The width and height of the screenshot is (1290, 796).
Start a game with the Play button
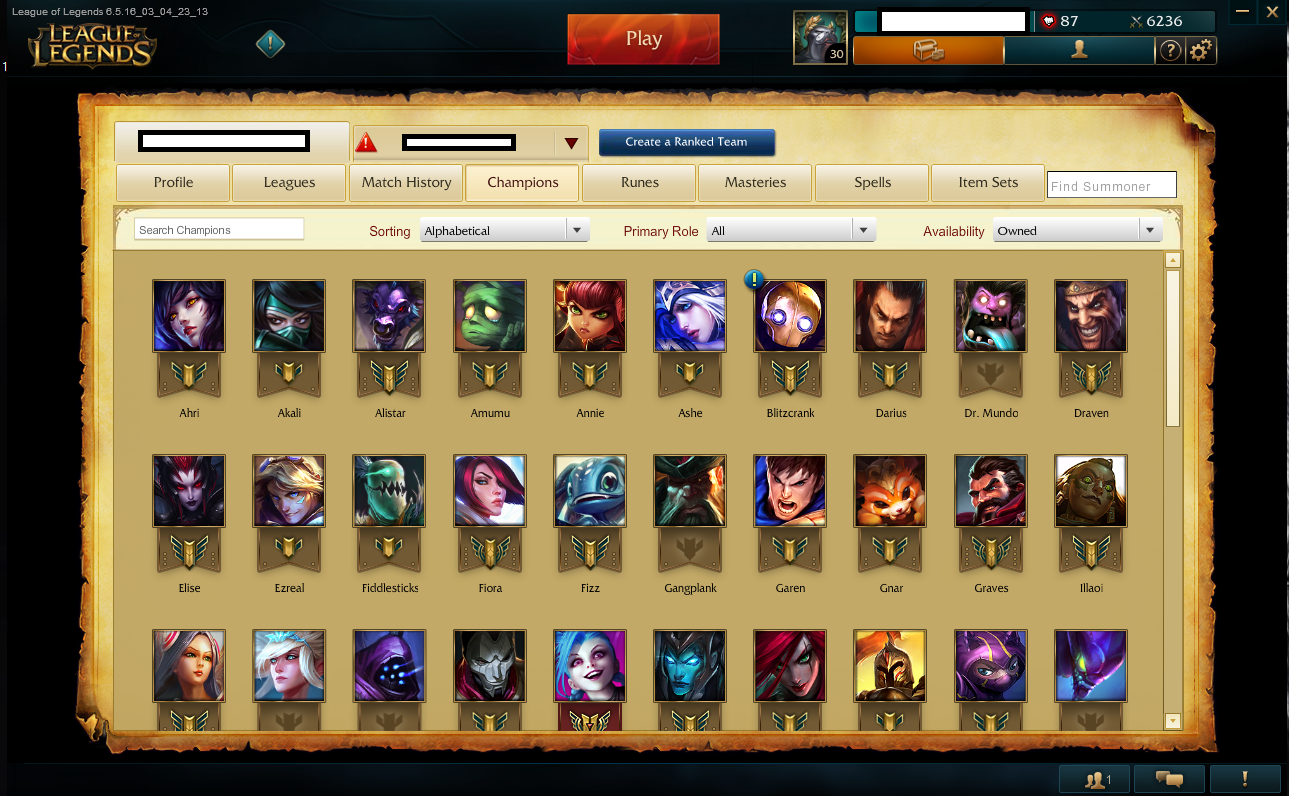(643, 39)
